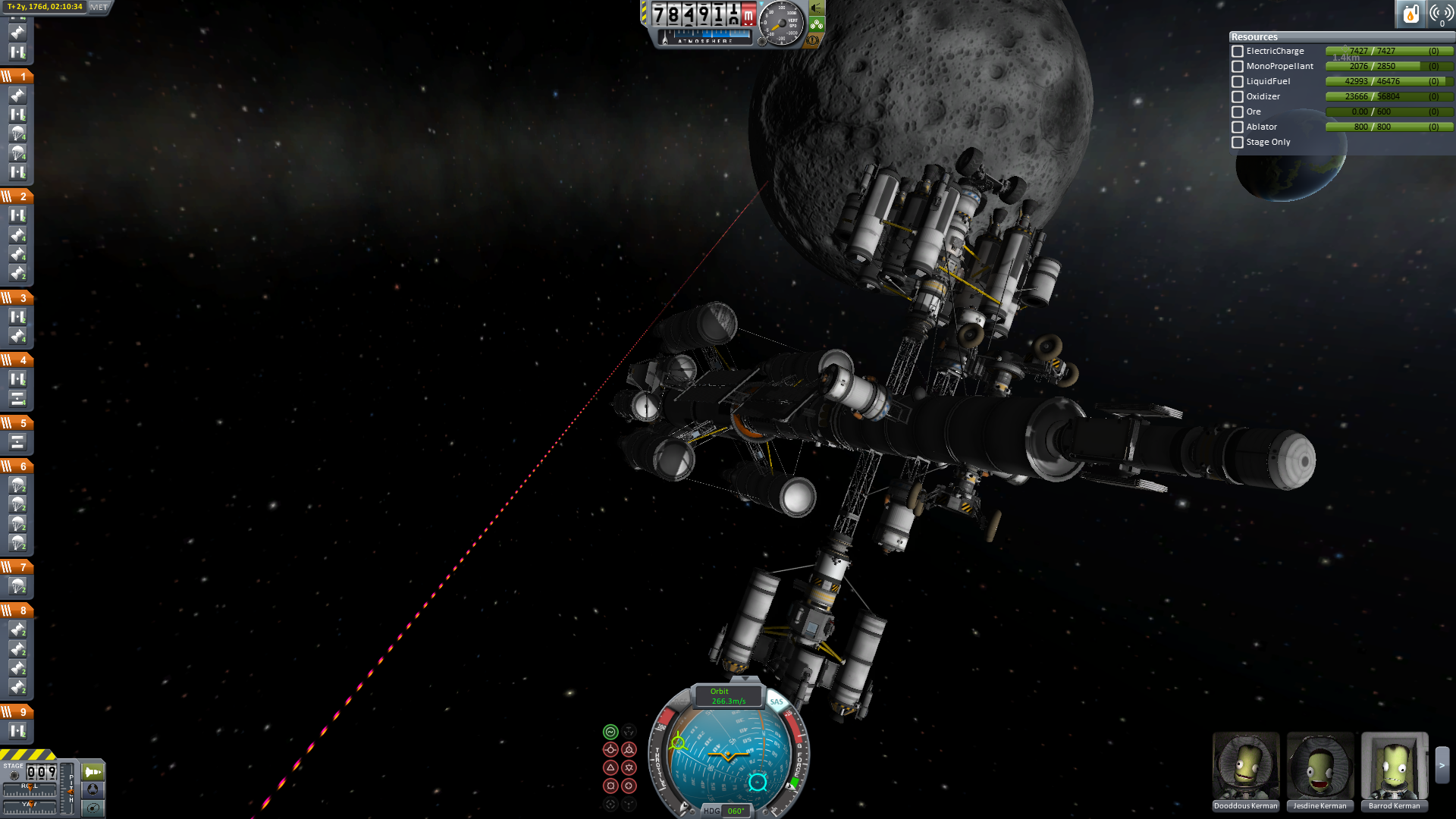Select Dooddous Kerman's crew portrait
1456x819 pixels.
pyautogui.click(x=1246, y=766)
